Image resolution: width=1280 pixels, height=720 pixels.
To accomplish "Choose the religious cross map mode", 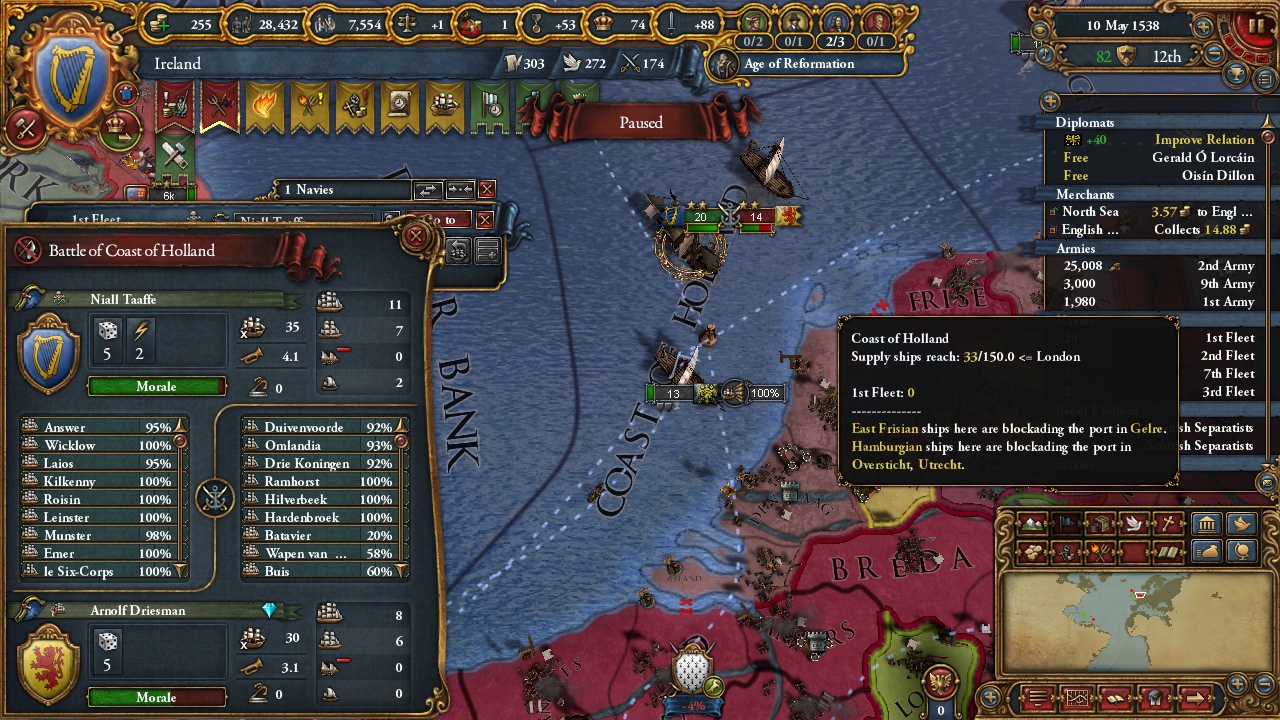I will (x=1167, y=524).
